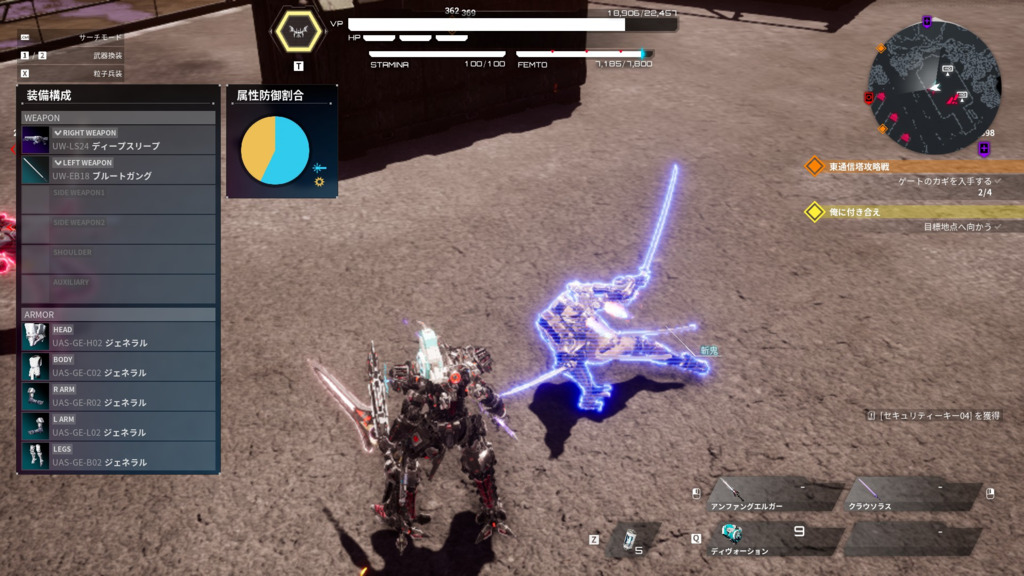
Task: Click the 属性防御割合 pie chart
Action: pyautogui.click(x=275, y=150)
